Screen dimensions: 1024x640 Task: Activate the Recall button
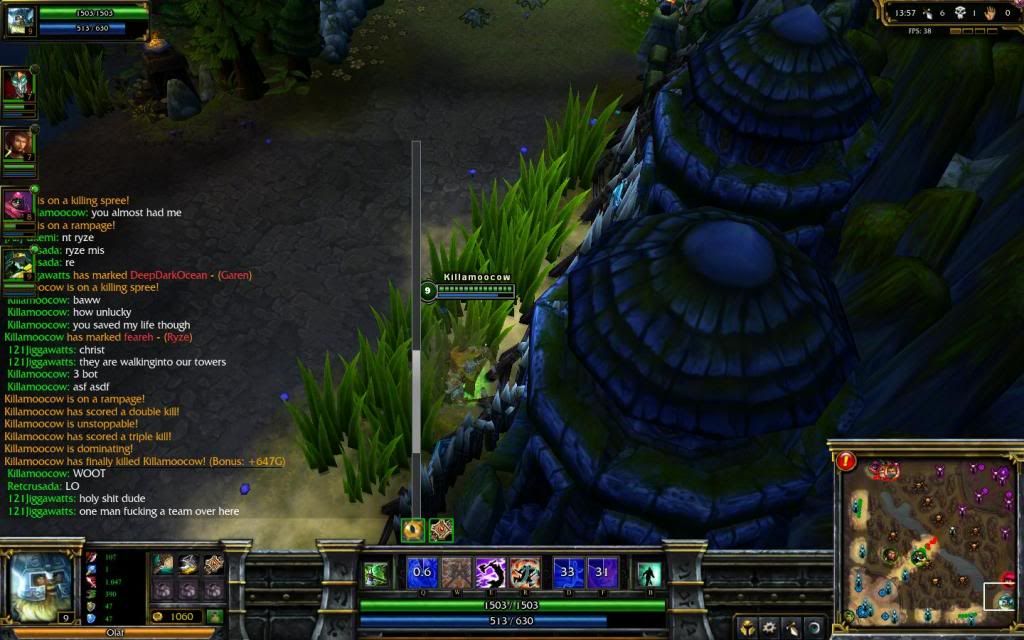(649, 574)
